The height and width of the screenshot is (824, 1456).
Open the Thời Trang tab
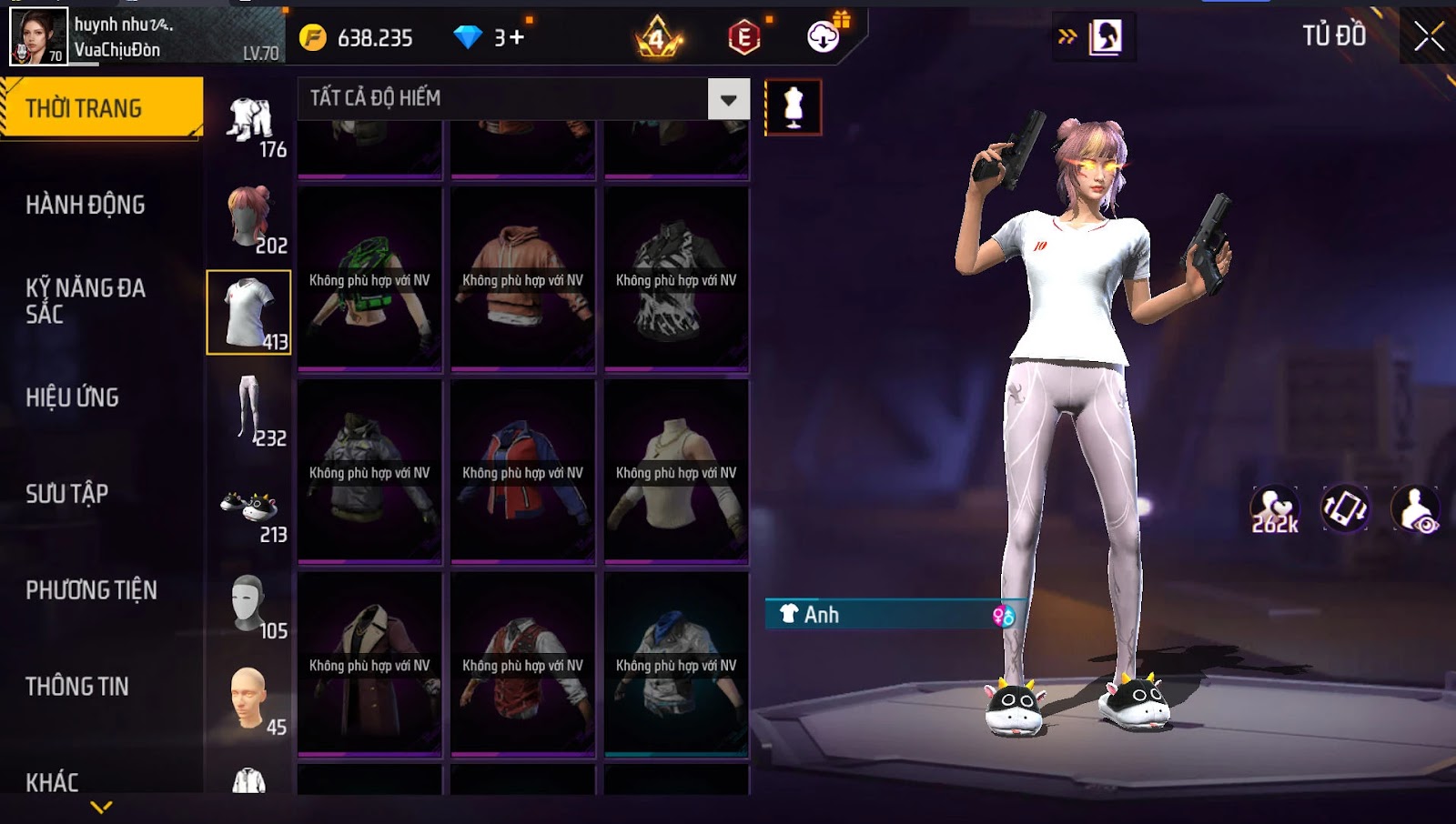tap(101, 108)
